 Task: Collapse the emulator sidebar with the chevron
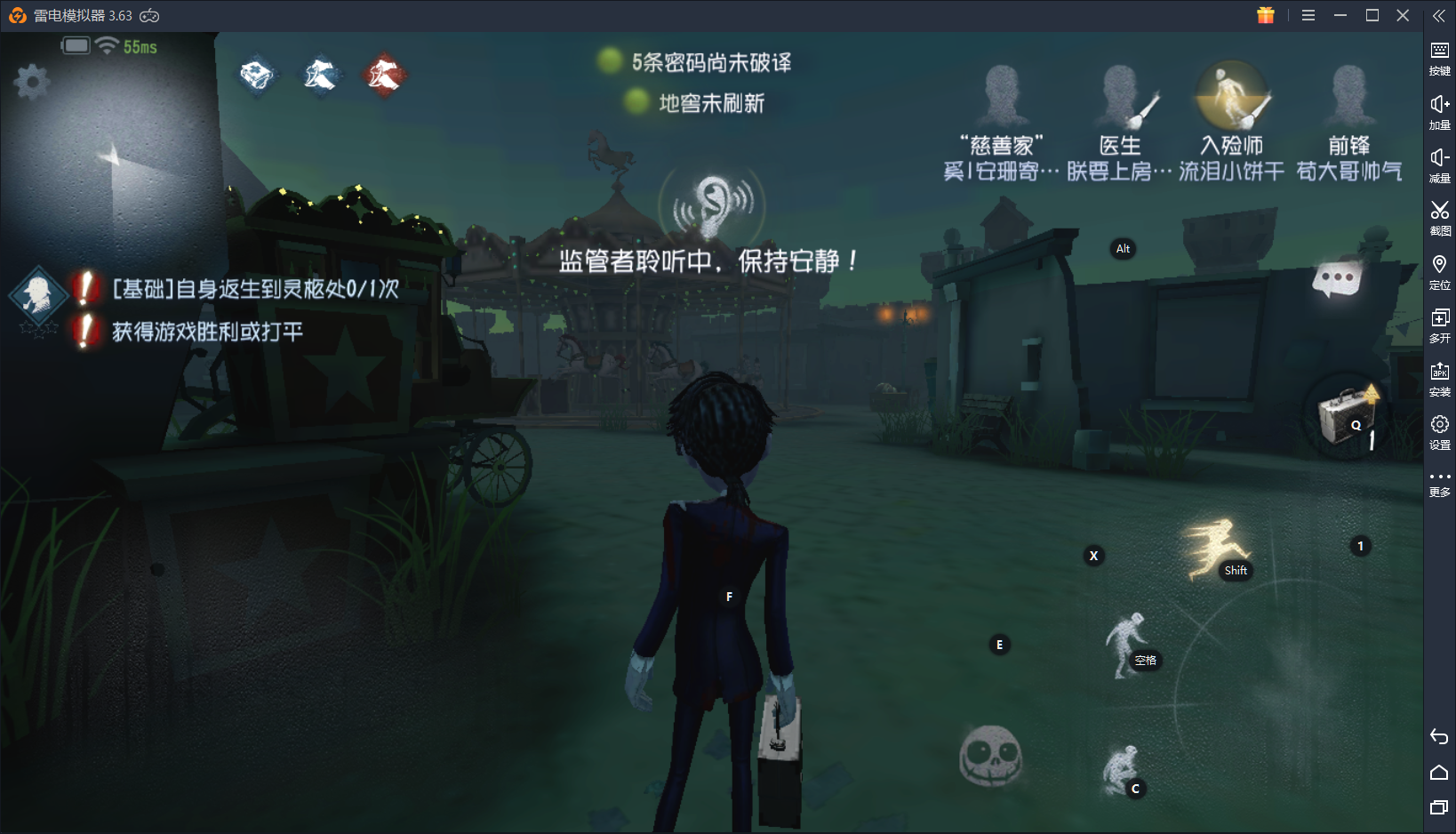pos(1439,14)
